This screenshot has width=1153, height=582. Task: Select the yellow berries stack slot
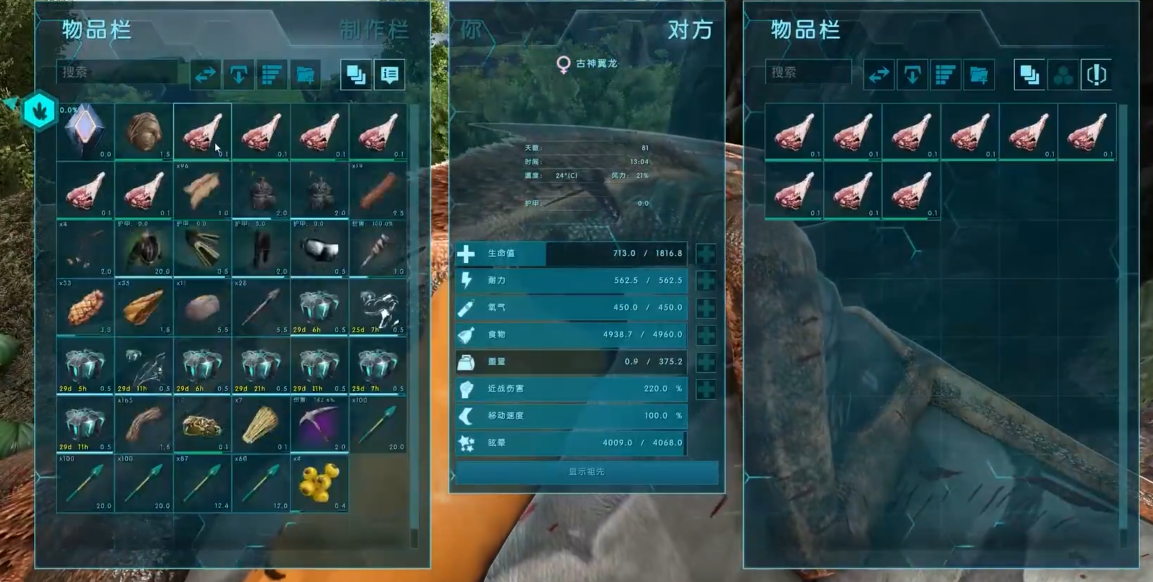[320, 482]
